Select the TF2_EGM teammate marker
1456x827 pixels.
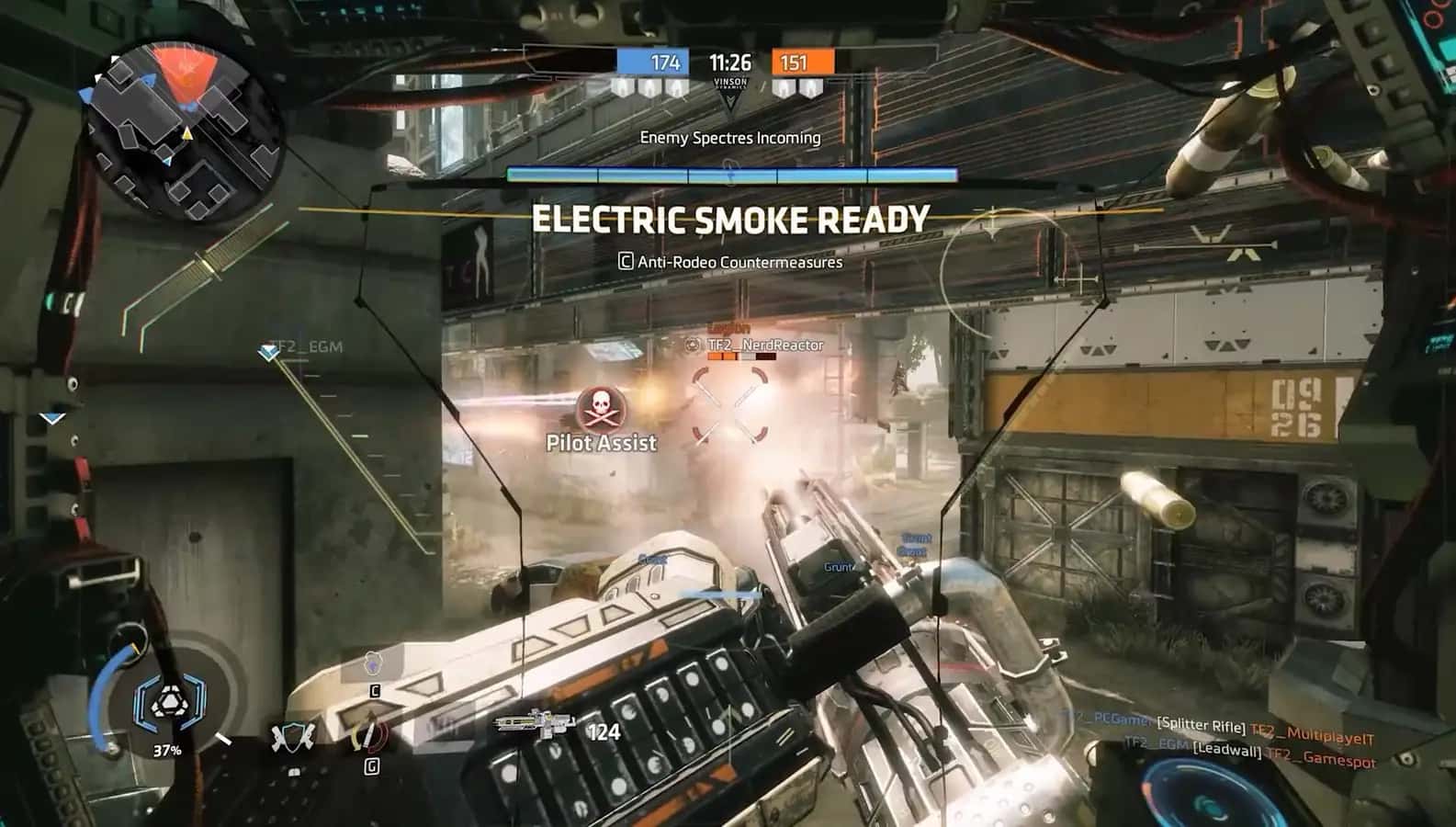coord(269,350)
